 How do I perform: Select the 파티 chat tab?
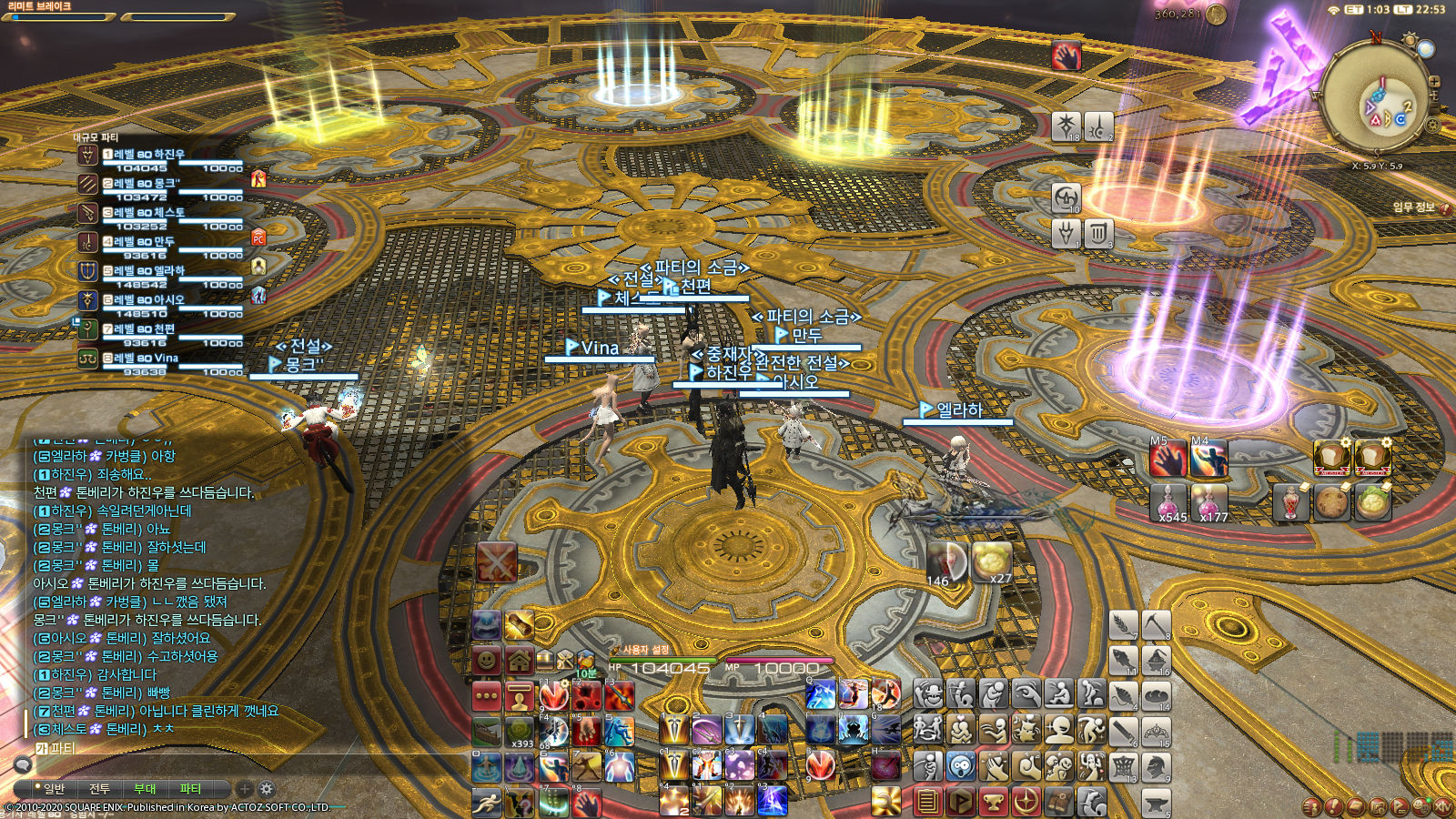190,789
